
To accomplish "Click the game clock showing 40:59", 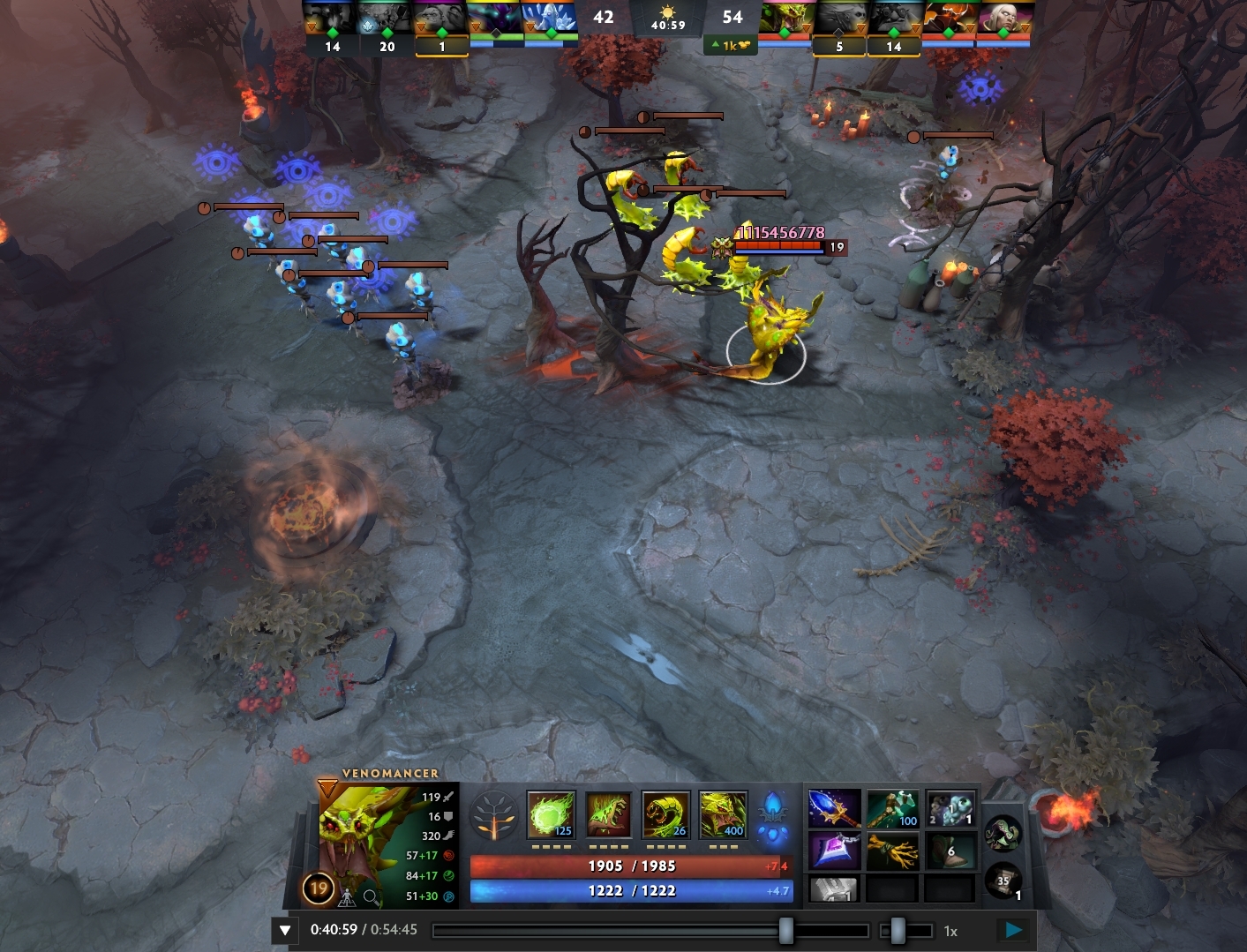I will (x=668, y=24).
